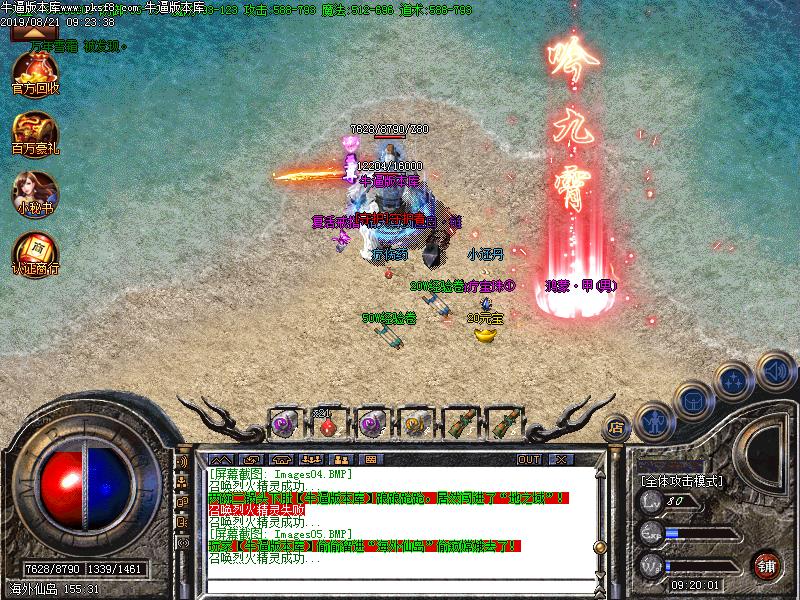Viewport: 800px width, 600px height.
Task: Collapse the side icon list with the arrow
Action: click(x=28, y=32)
